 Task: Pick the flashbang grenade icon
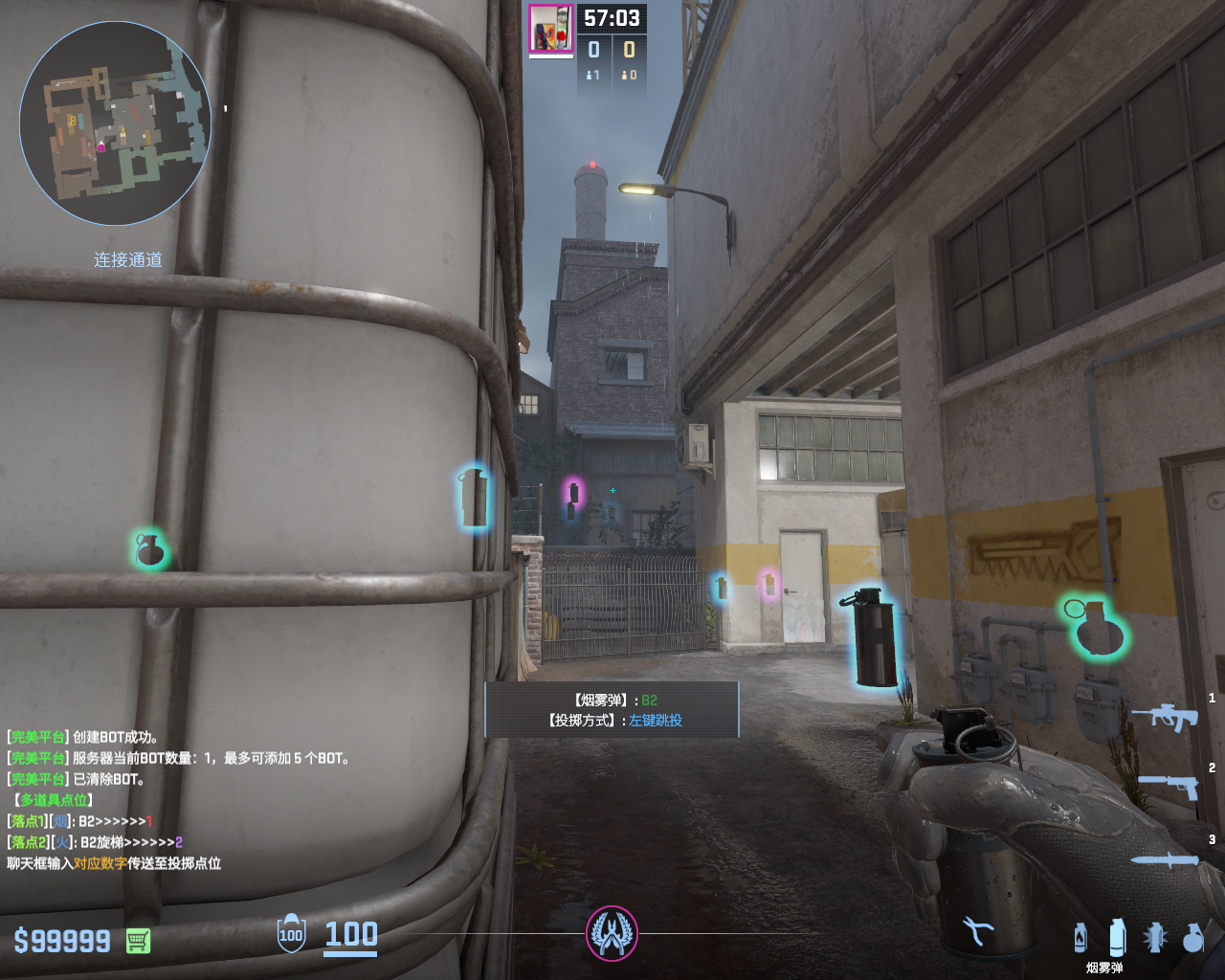[x=1155, y=938]
